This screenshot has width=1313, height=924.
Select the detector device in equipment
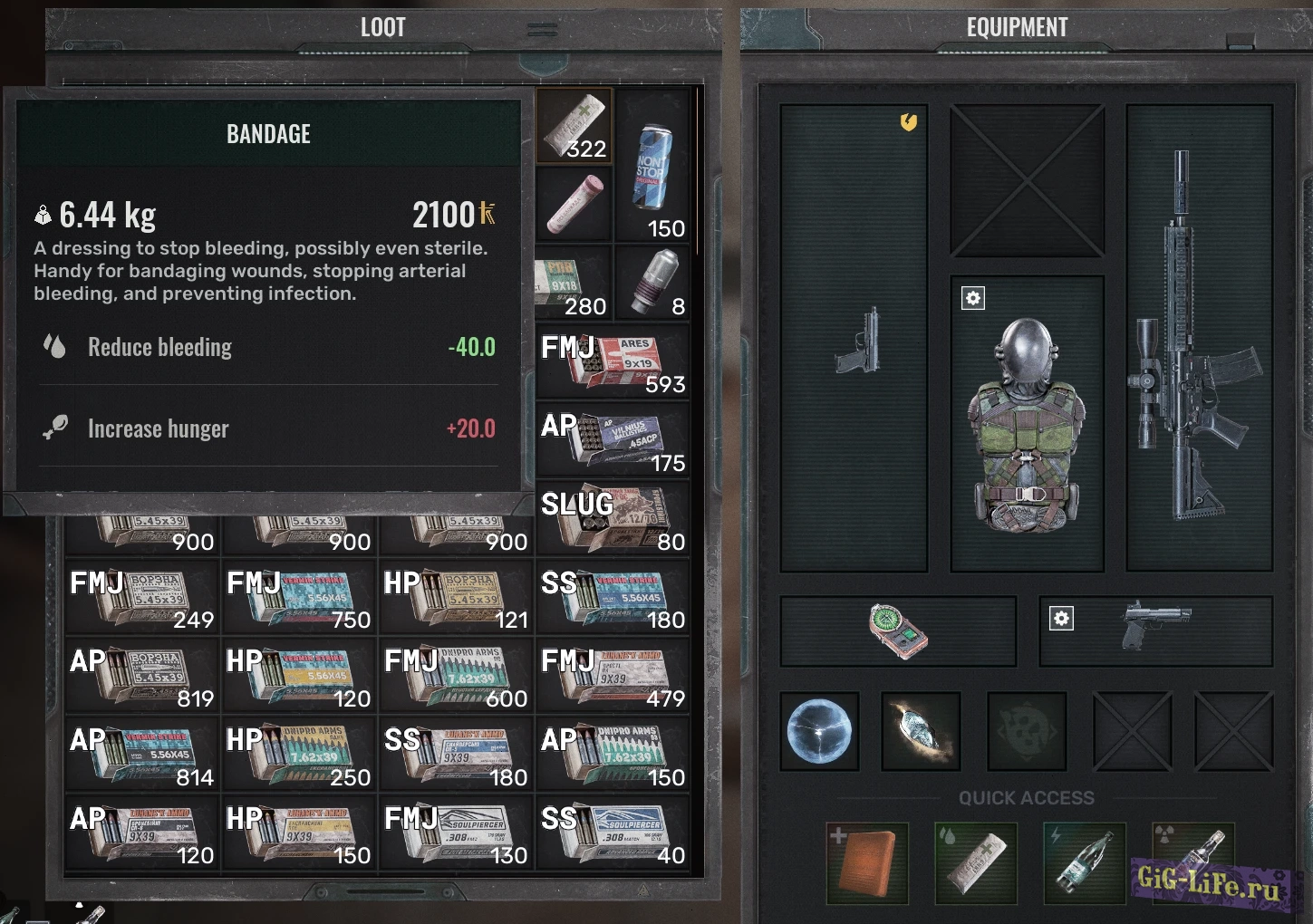[x=898, y=630]
